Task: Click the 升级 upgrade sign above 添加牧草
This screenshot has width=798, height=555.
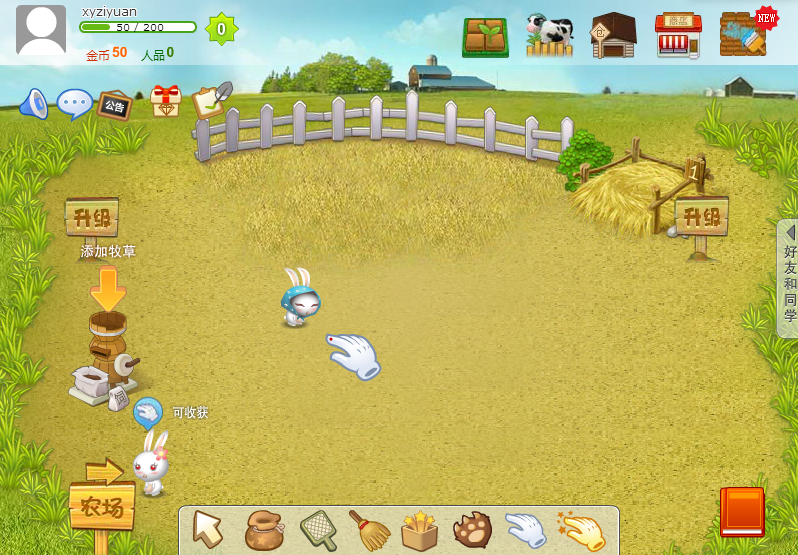Action: click(x=92, y=217)
